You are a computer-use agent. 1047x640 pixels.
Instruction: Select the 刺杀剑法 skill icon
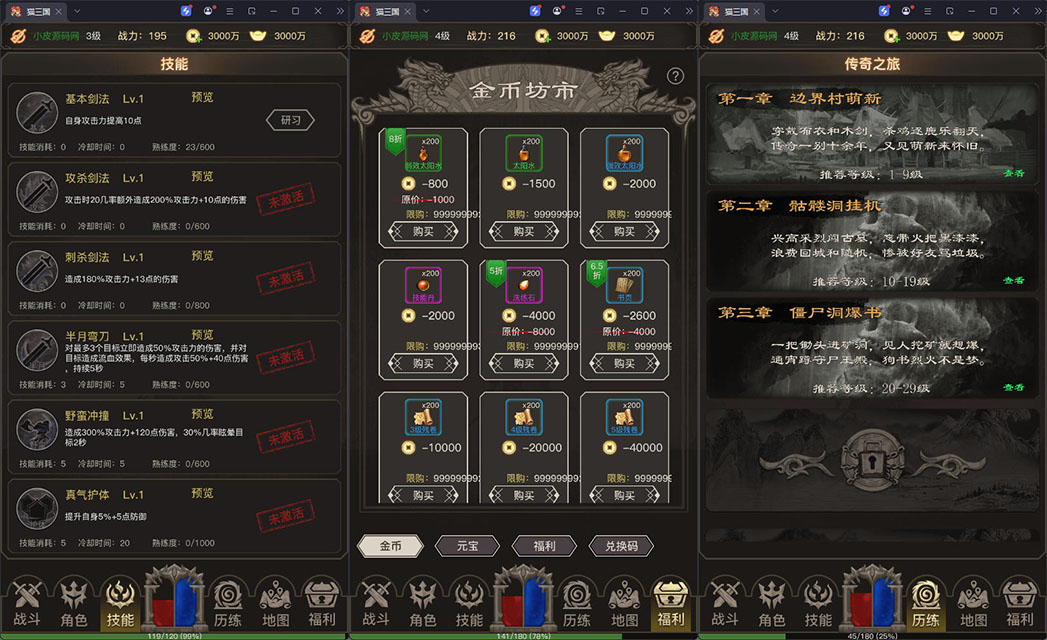[x=37, y=270]
